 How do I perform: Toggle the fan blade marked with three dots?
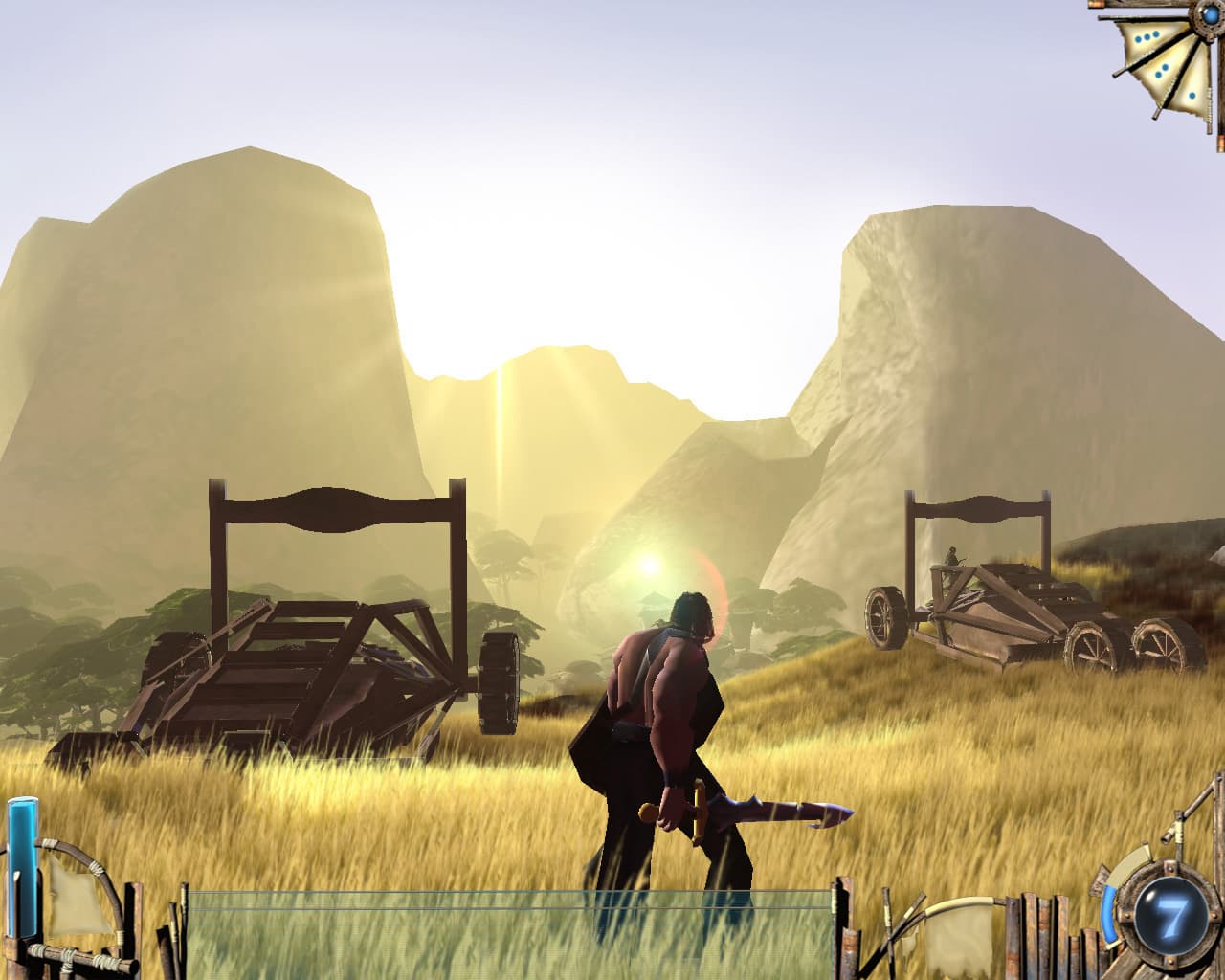pos(1146,36)
